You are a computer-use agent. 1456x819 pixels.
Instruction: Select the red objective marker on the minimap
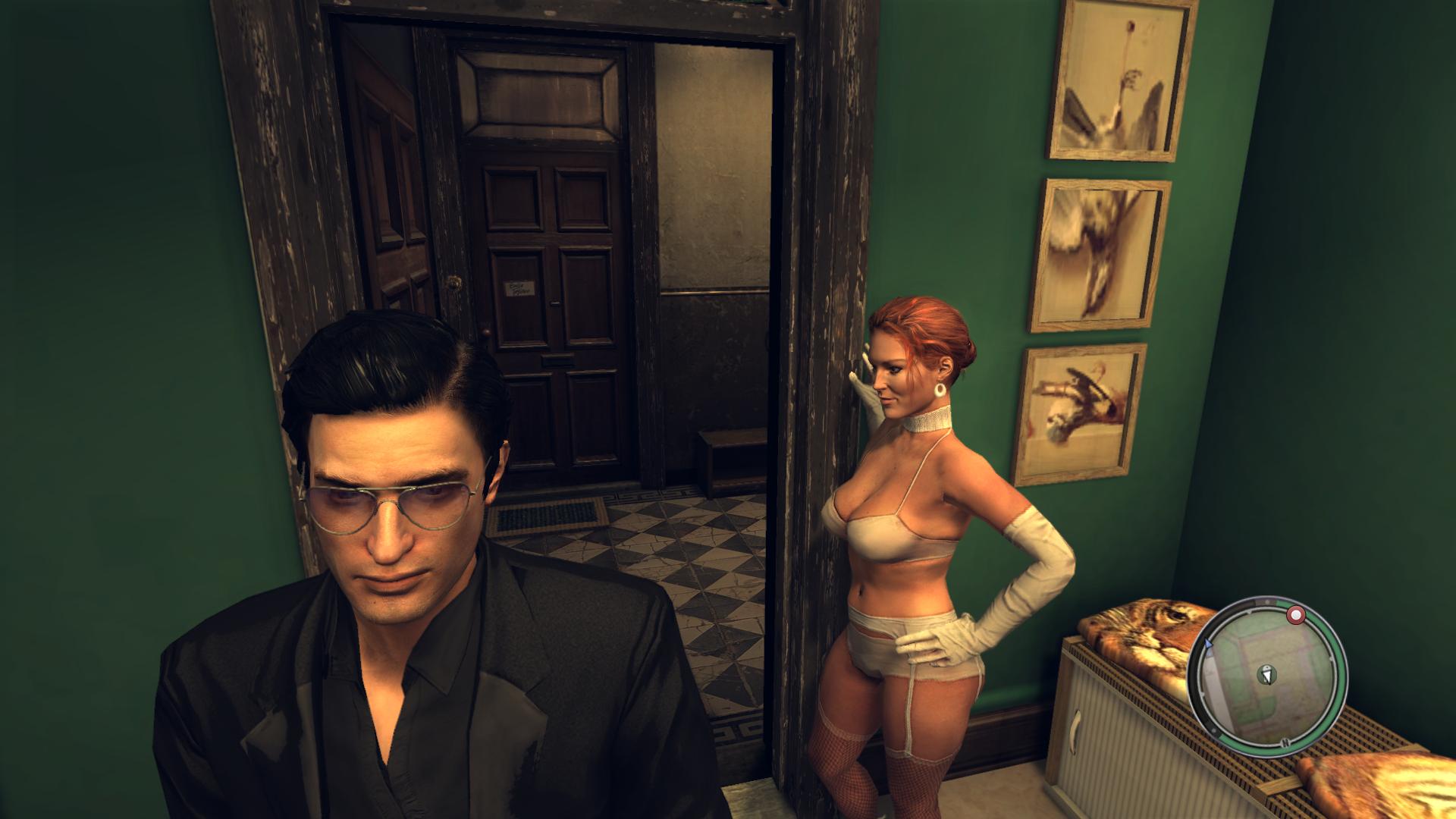click(1297, 613)
